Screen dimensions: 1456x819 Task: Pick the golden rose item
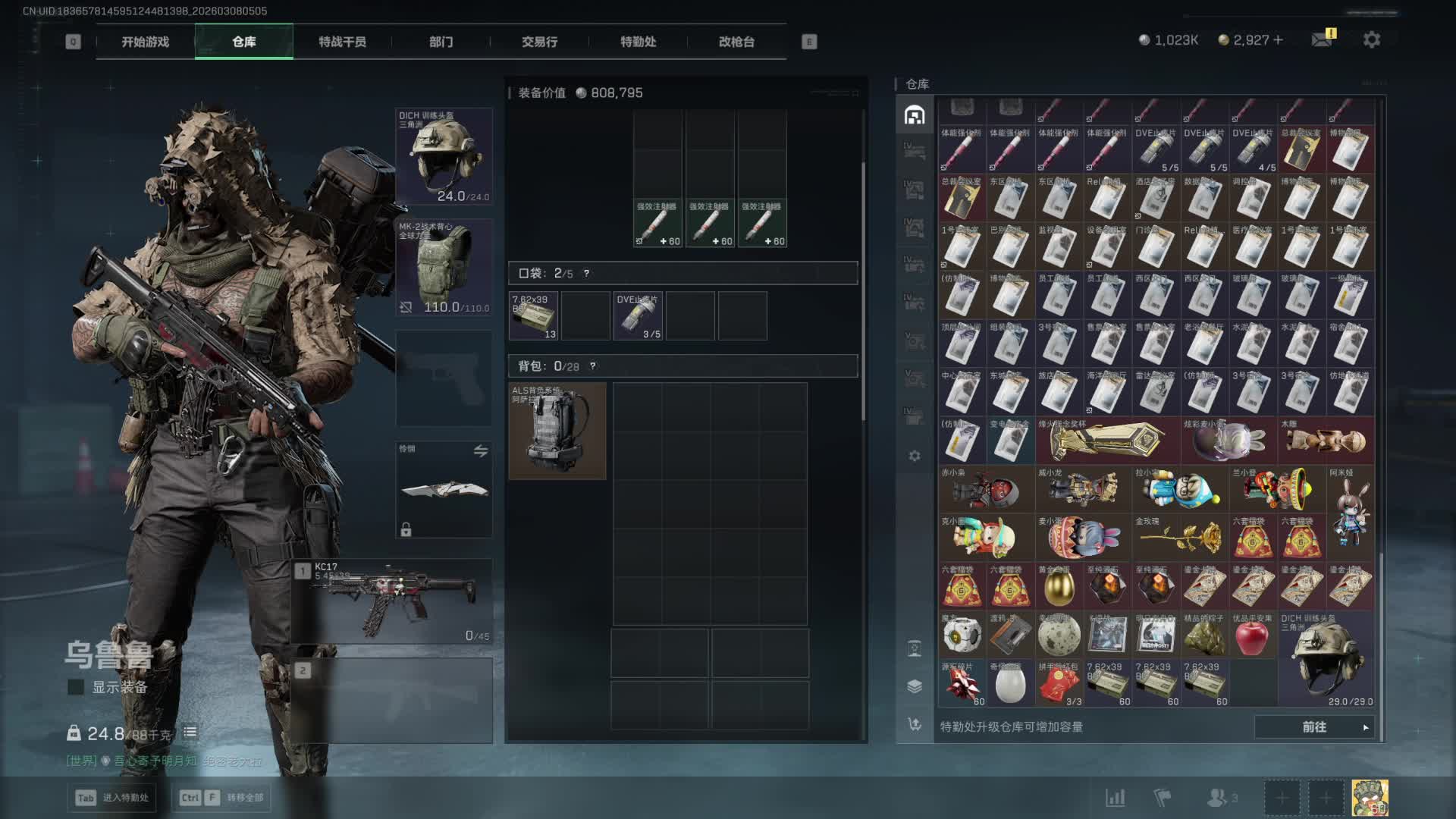(x=1179, y=537)
